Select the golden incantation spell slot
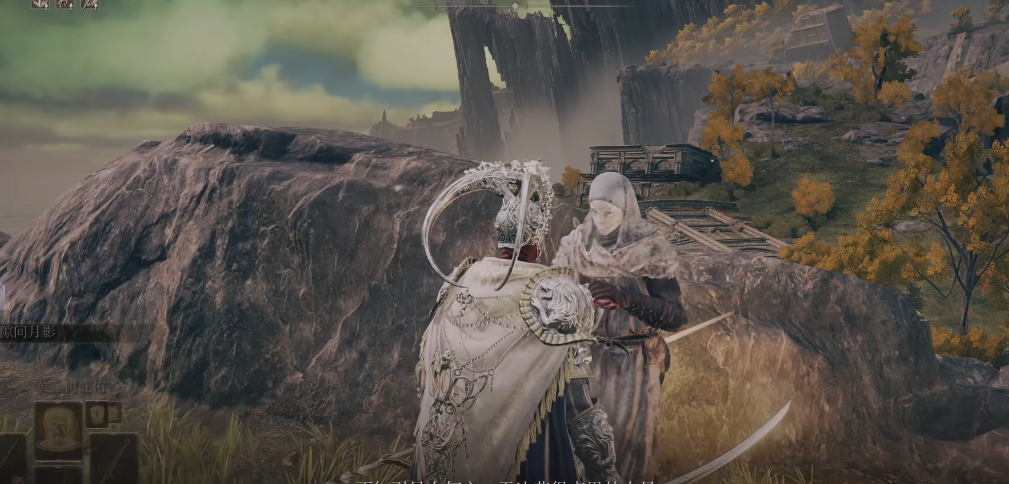The width and height of the screenshot is (1009, 484). click(x=58, y=430)
